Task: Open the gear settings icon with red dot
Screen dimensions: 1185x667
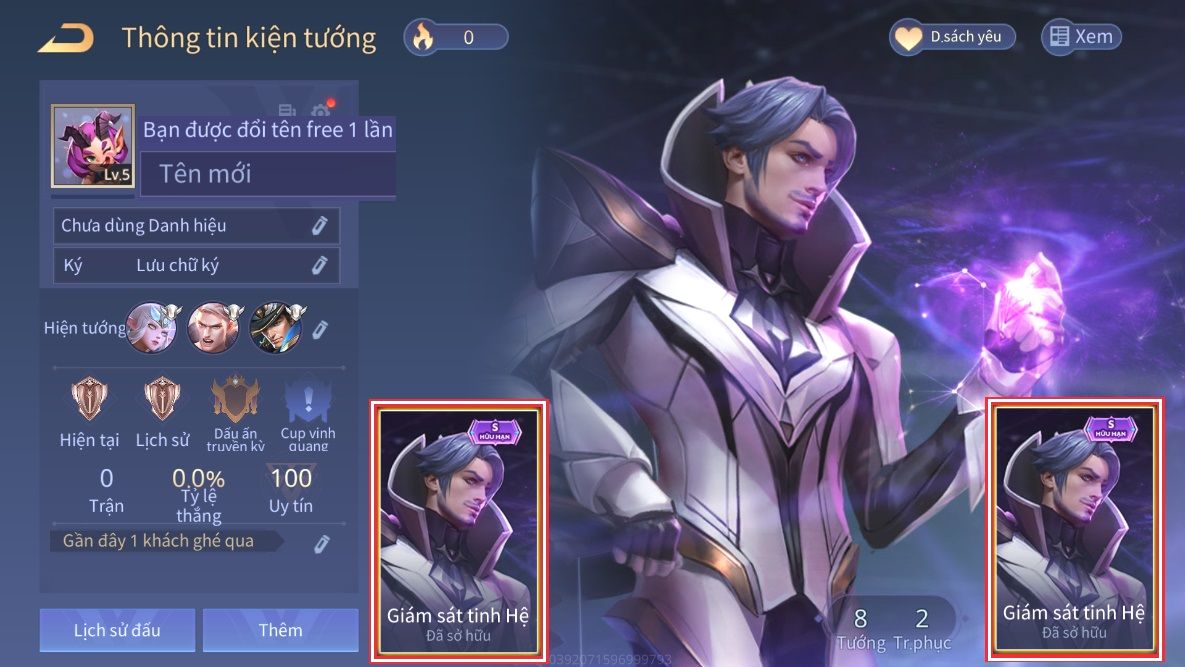Action: point(321,110)
